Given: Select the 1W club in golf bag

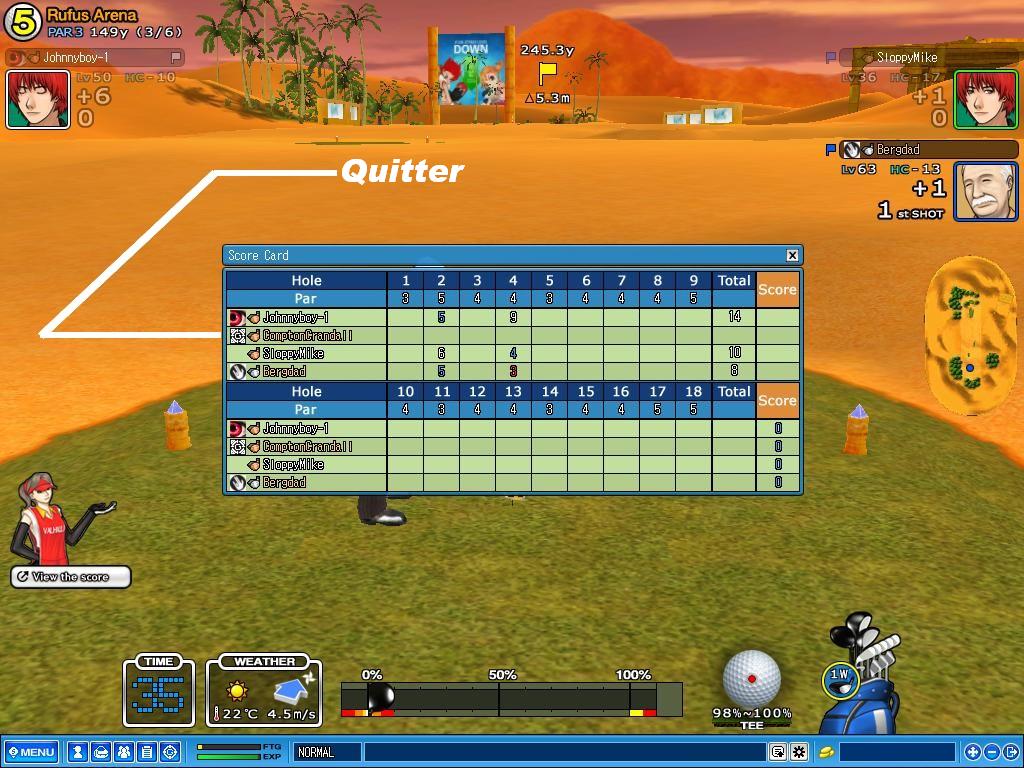Looking at the screenshot, I should pos(839,679).
